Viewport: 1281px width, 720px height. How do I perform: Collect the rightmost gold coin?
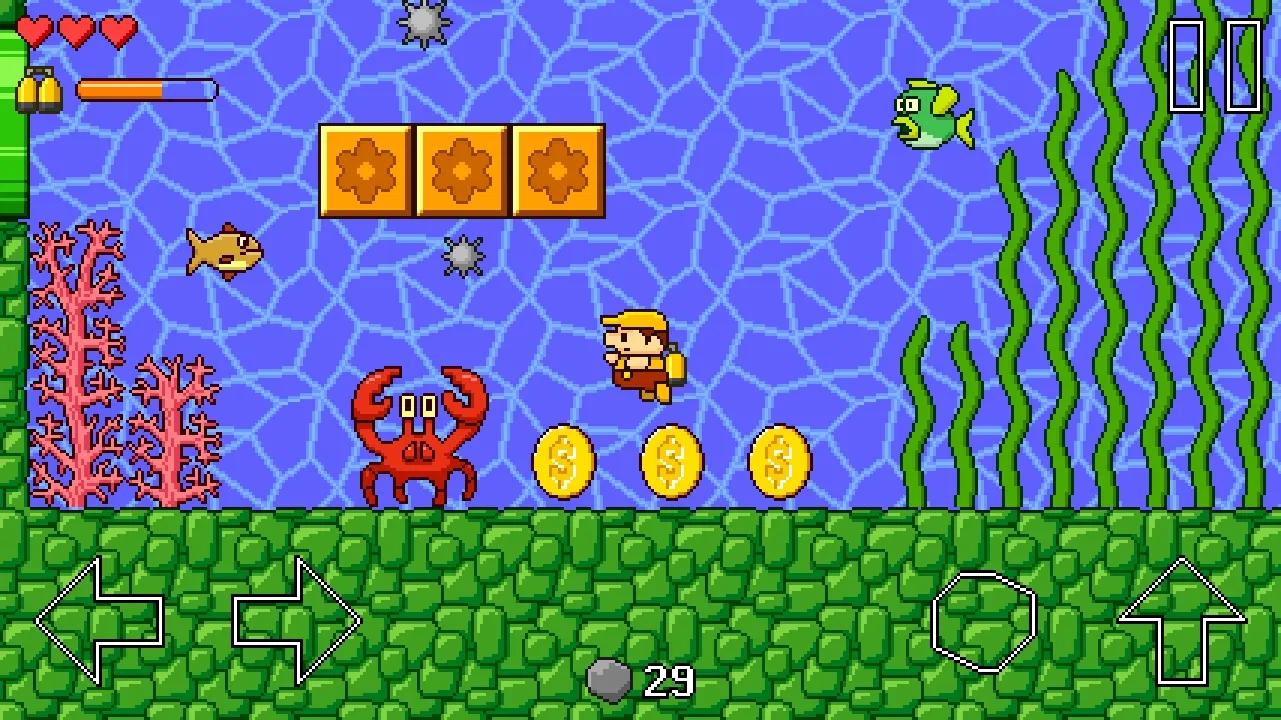777,462
